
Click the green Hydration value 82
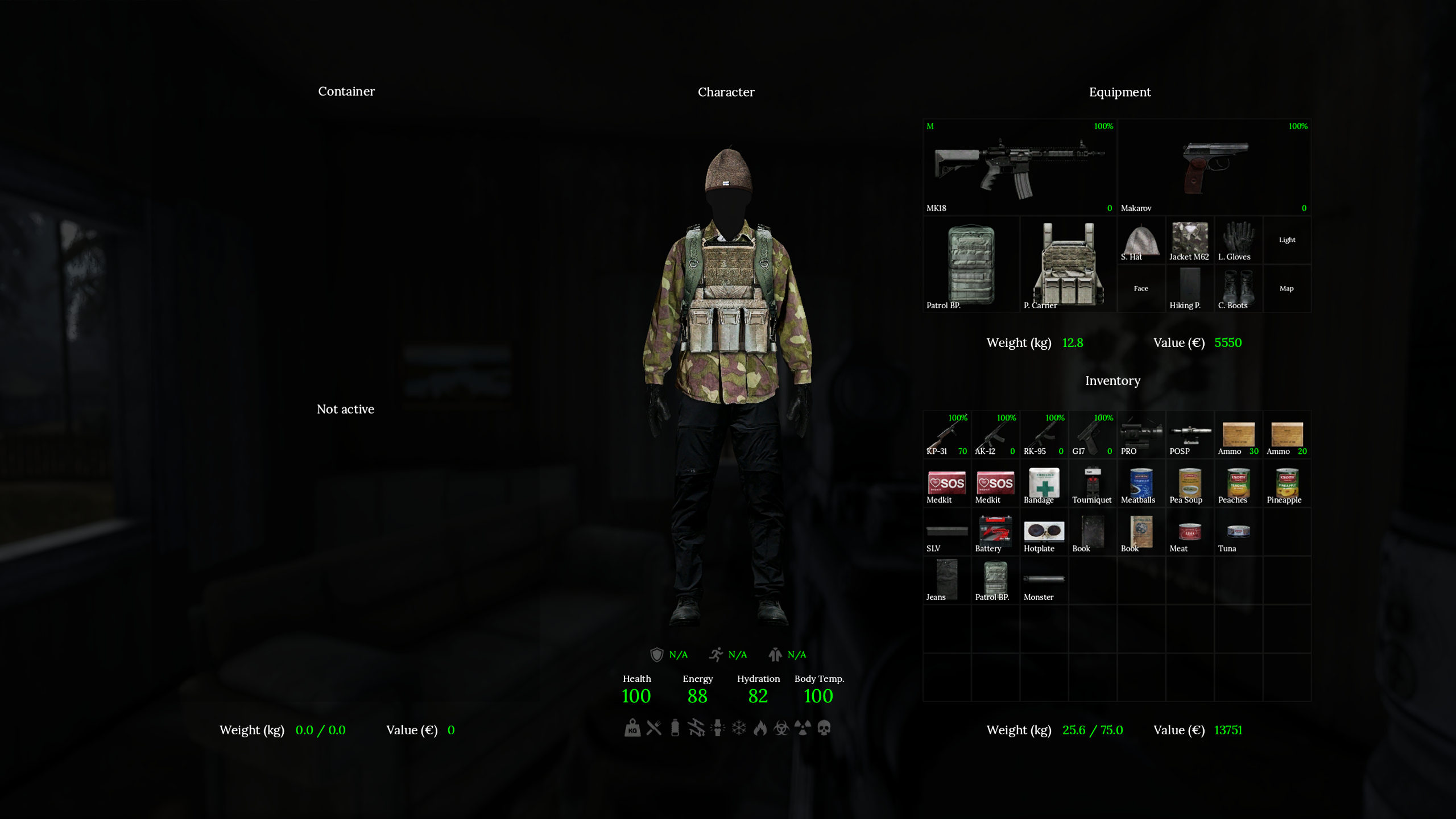tap(758, 696)
